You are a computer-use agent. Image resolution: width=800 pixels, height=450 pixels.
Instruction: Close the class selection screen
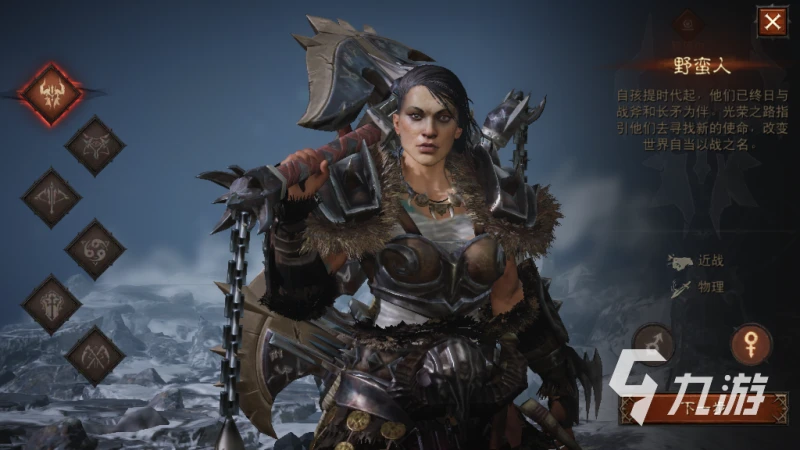pos(771,21)
